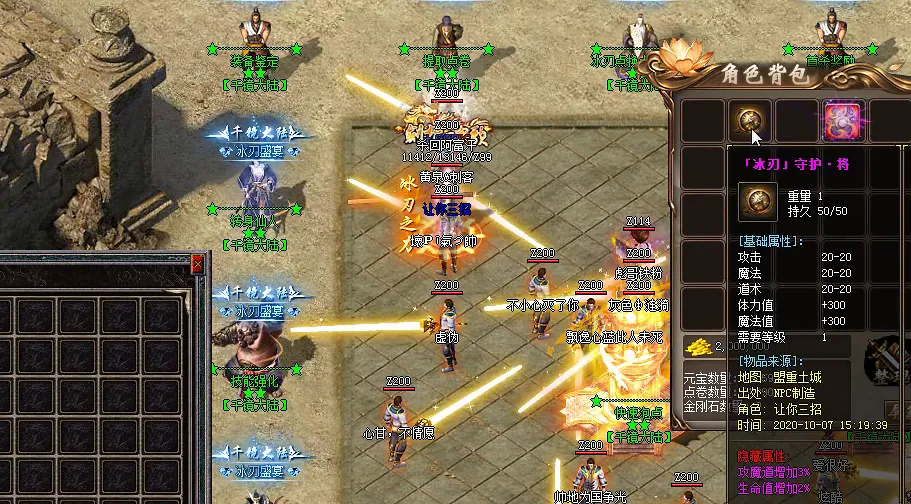Select the Ice Blade Guard item in bag

pyautogui.click(x=749, y=122)
